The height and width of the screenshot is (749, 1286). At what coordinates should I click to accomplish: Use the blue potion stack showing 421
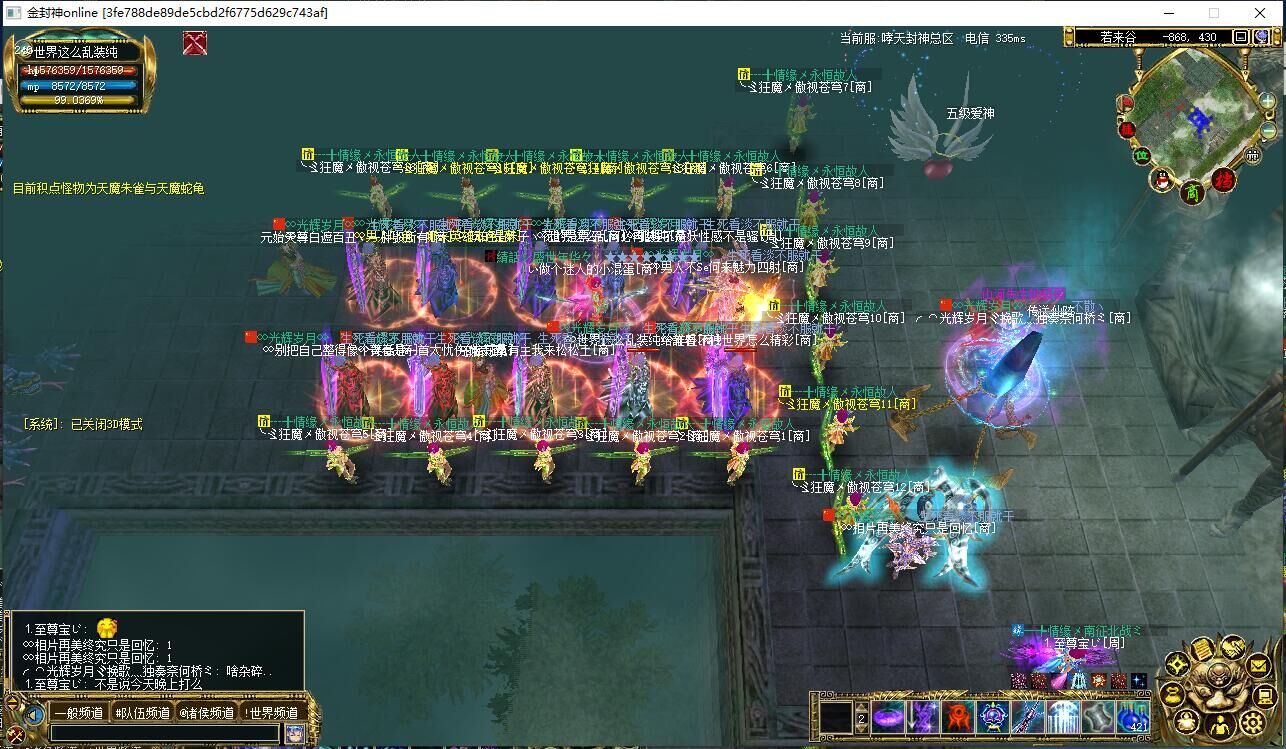(x=1132, y=716)
